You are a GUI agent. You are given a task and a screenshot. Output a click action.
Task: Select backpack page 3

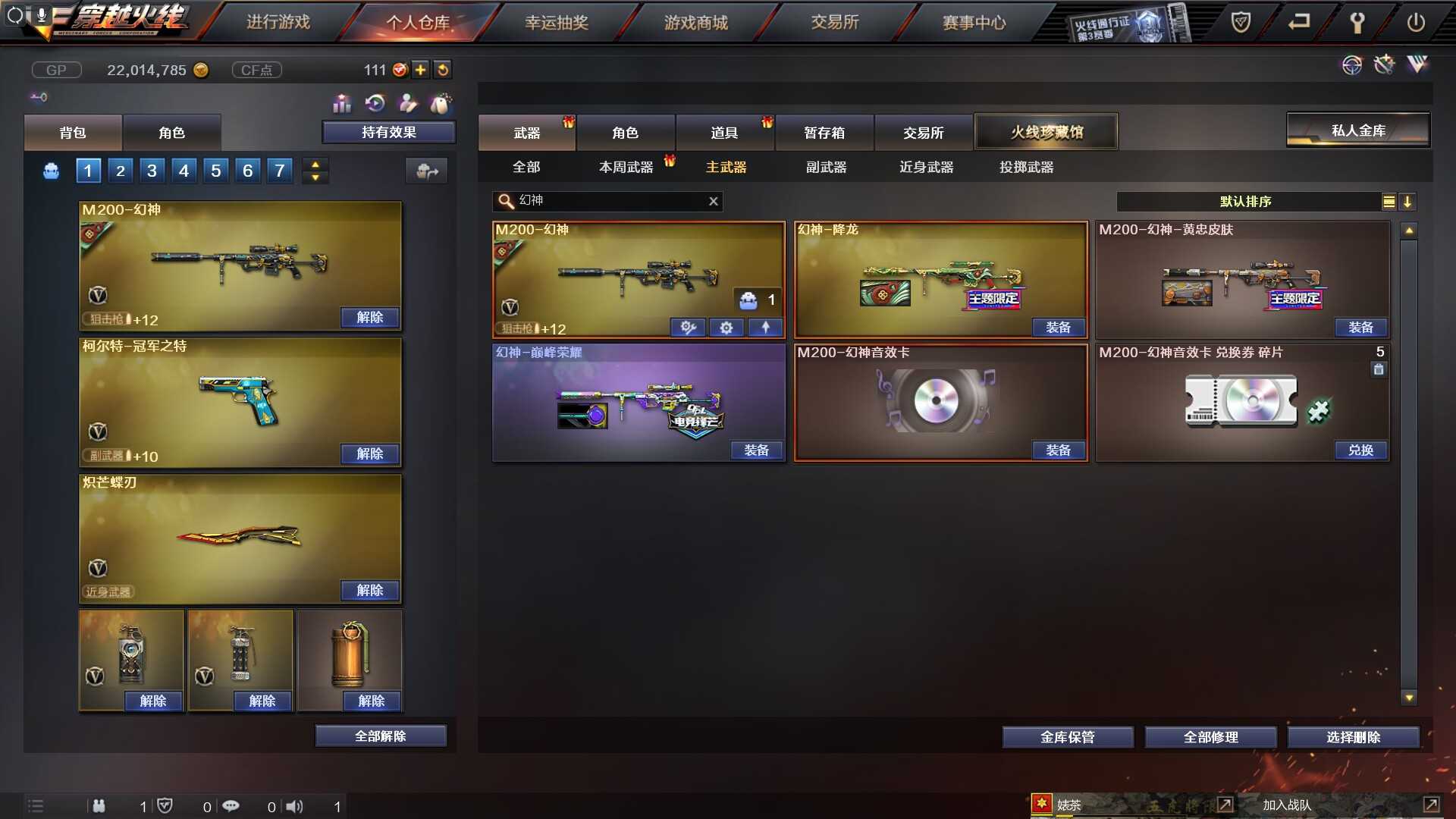[152, 170]
